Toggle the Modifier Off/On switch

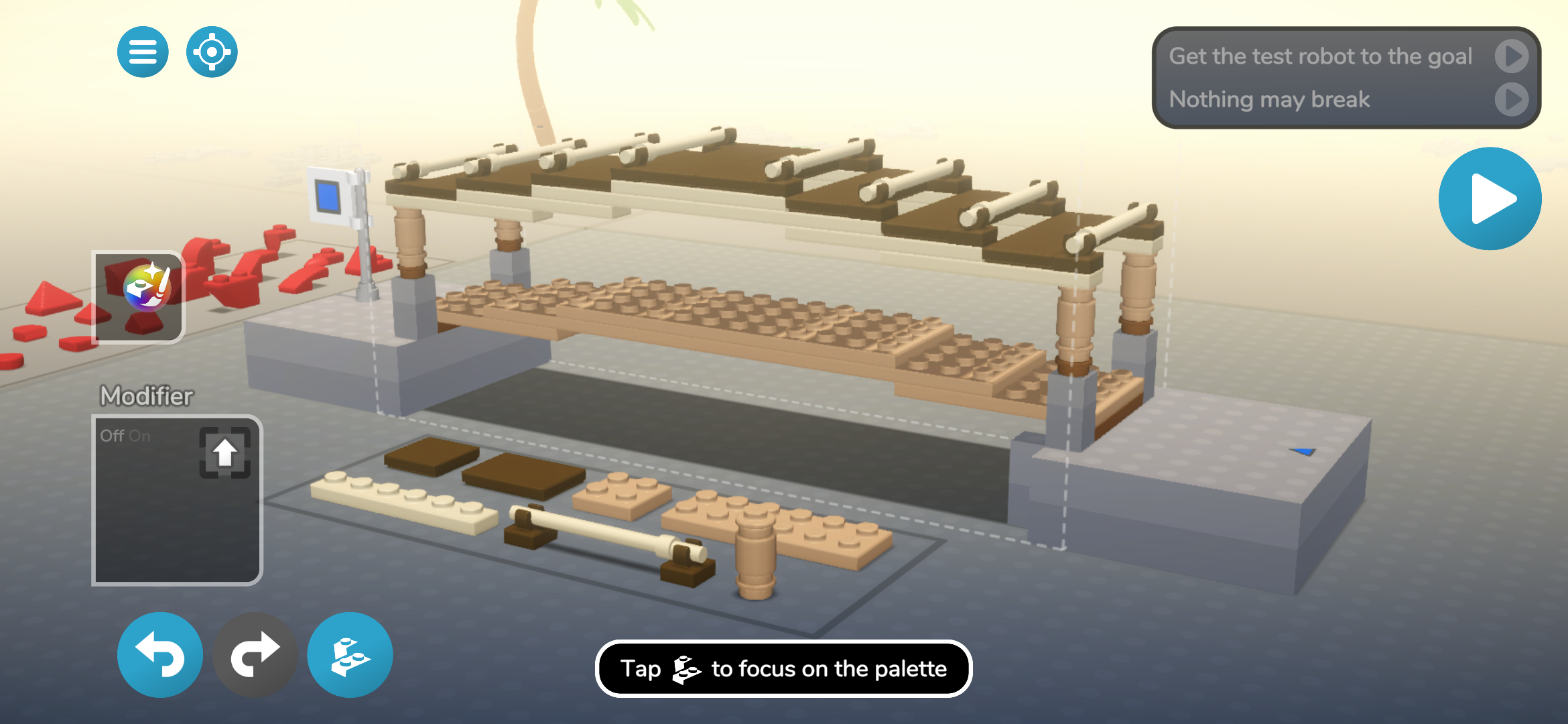(x=127, y=435)
